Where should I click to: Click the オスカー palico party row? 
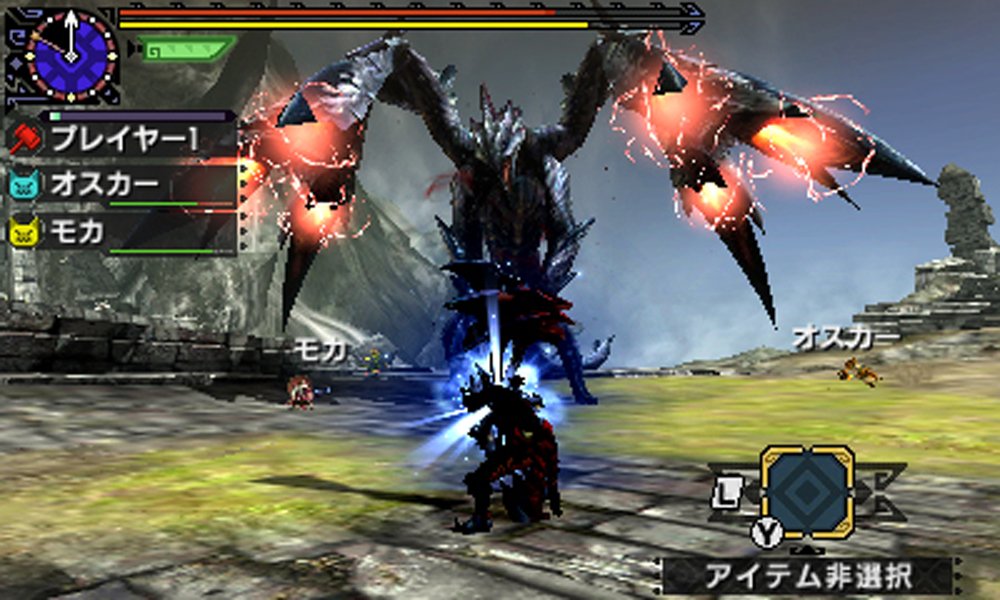click(120, 186)
